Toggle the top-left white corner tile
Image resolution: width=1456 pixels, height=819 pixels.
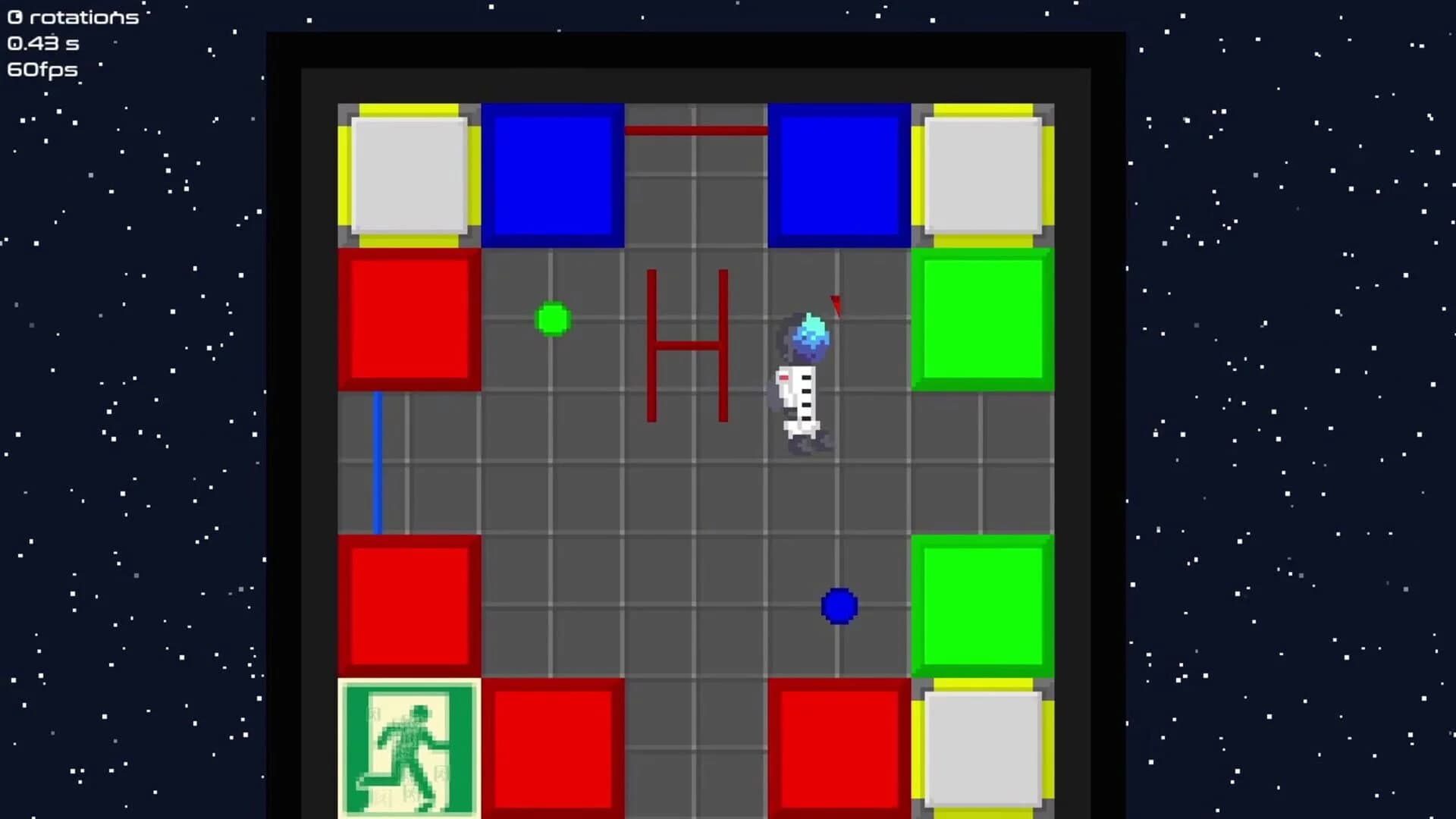(x=407, y=173)
